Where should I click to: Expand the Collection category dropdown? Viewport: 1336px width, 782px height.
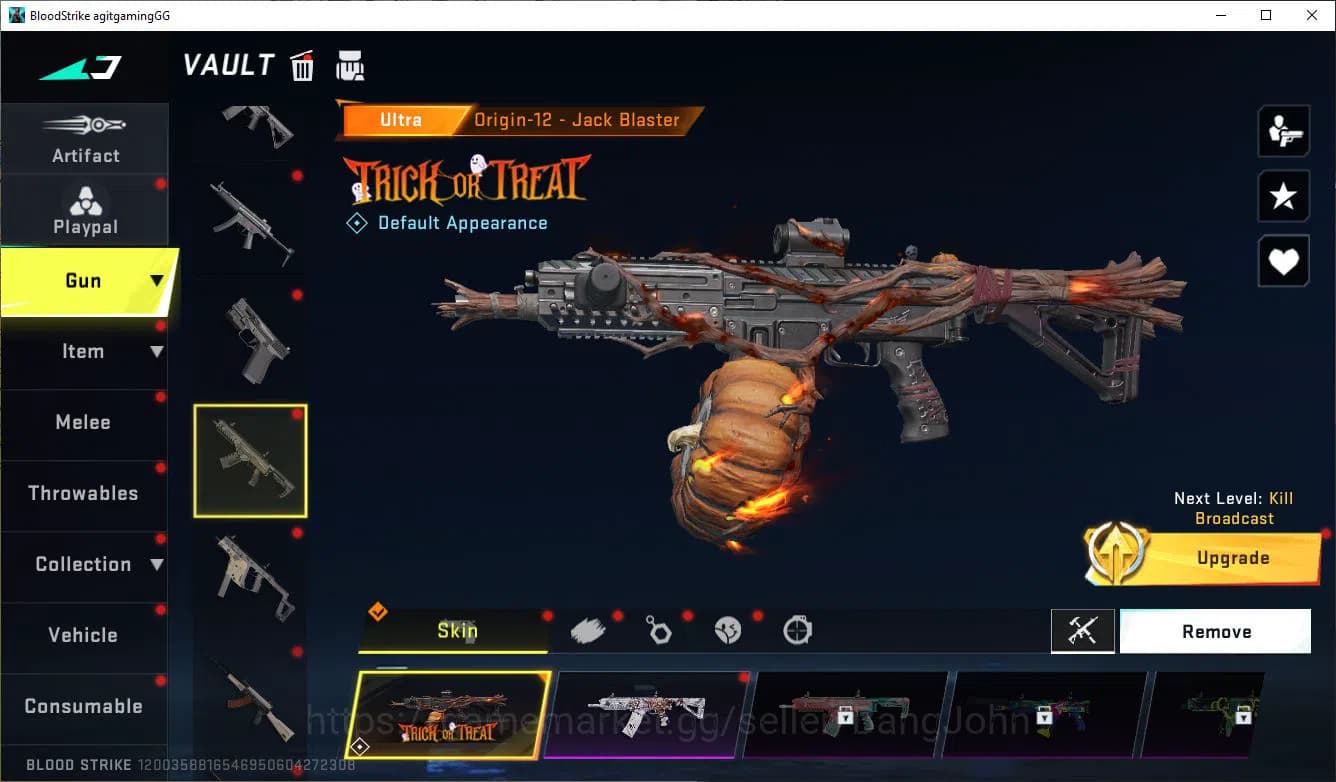tap(157, 565)
